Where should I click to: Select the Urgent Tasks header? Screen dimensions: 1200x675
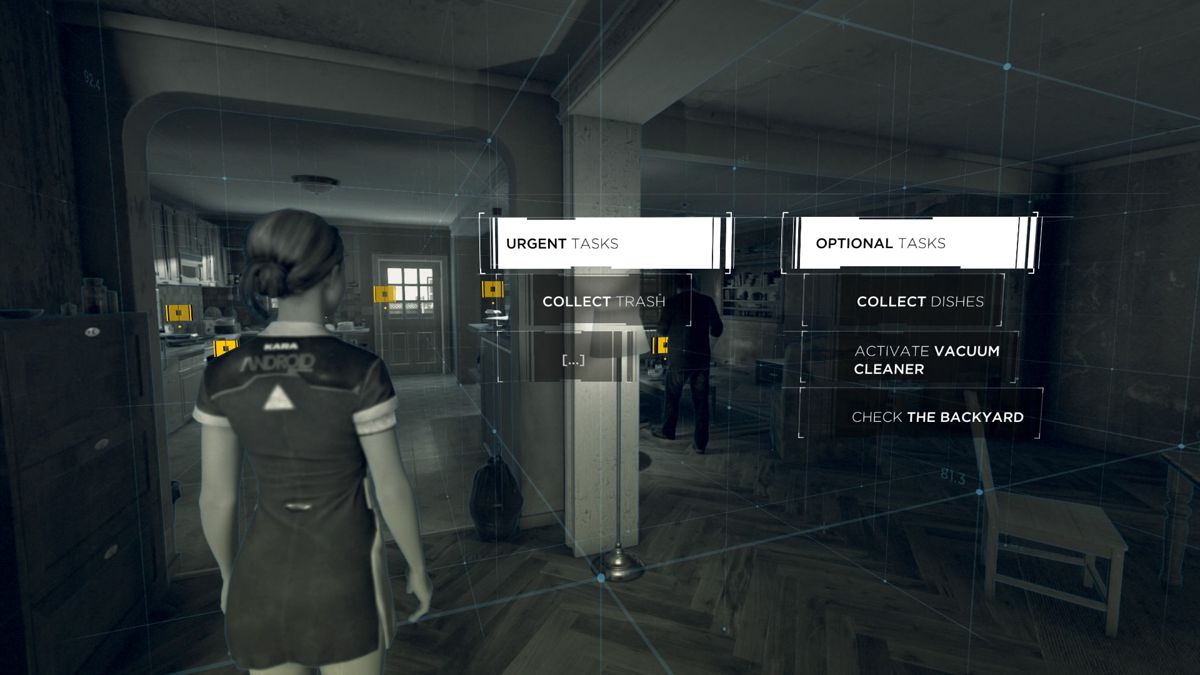[605, 243]
